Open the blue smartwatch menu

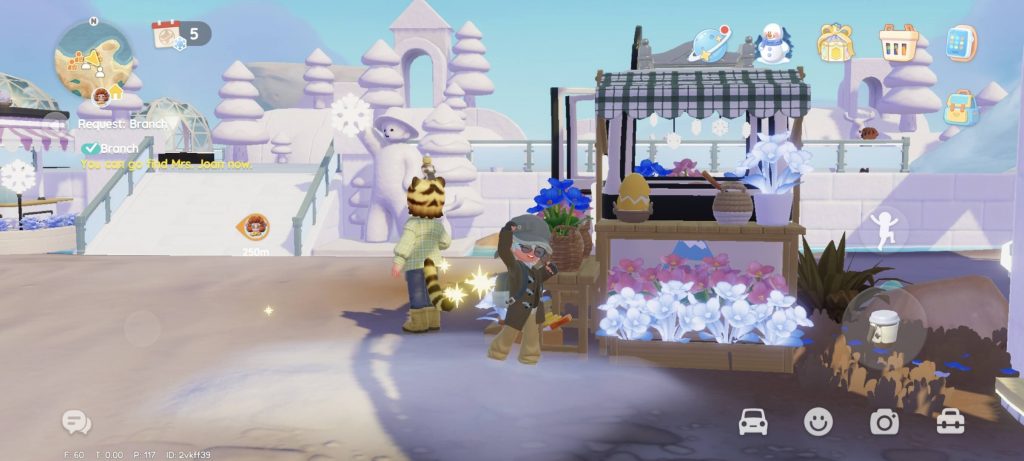point(961,43)
